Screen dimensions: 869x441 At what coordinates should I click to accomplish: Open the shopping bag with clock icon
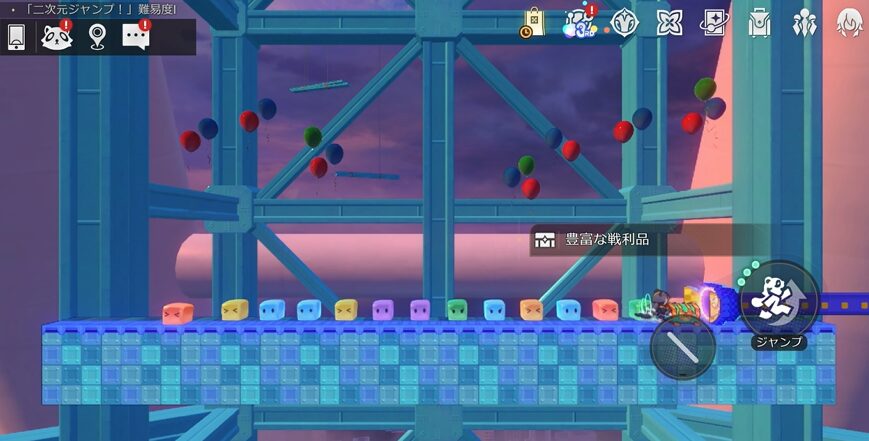[x=532, y=23]
